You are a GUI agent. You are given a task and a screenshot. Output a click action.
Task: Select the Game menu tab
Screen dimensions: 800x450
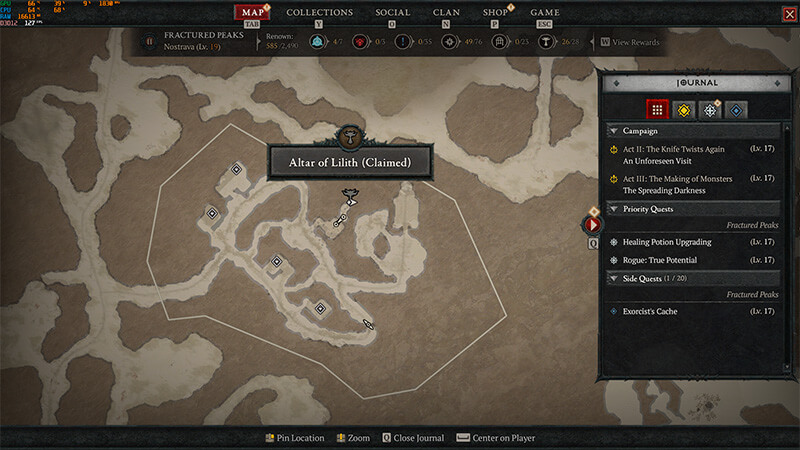pyautogui.click(x=544, y=12)
